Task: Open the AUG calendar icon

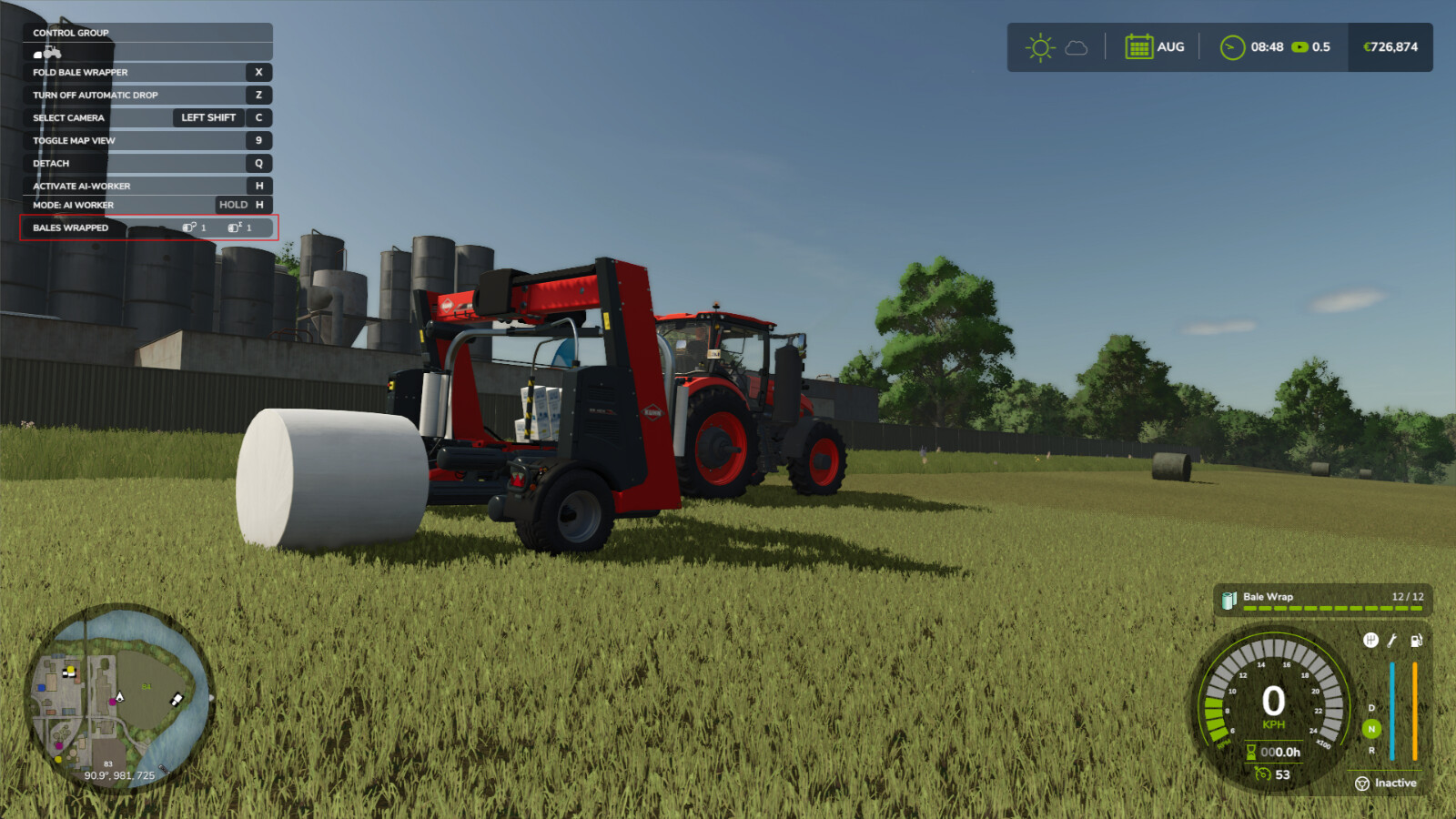Action: pyautogui.click(x=1139, y=46)
